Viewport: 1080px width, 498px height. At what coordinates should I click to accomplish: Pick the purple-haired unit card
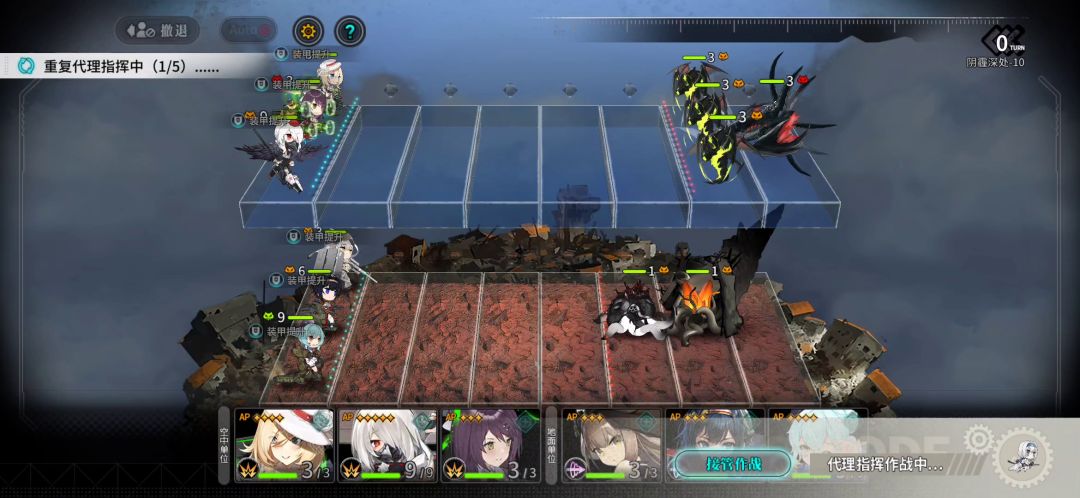click(x=490, y=445)
